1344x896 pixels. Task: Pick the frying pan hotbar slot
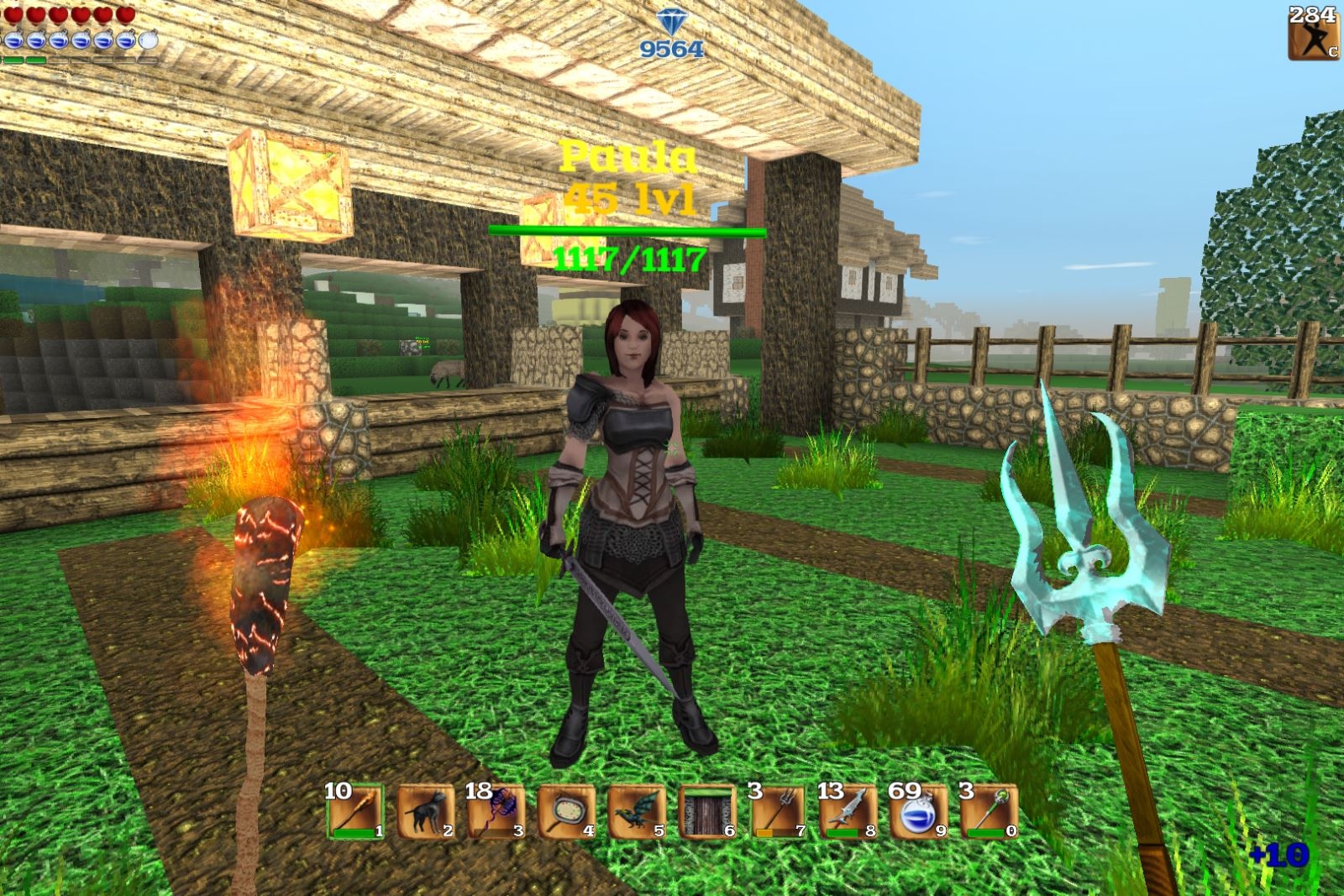[x=567, y=812]
